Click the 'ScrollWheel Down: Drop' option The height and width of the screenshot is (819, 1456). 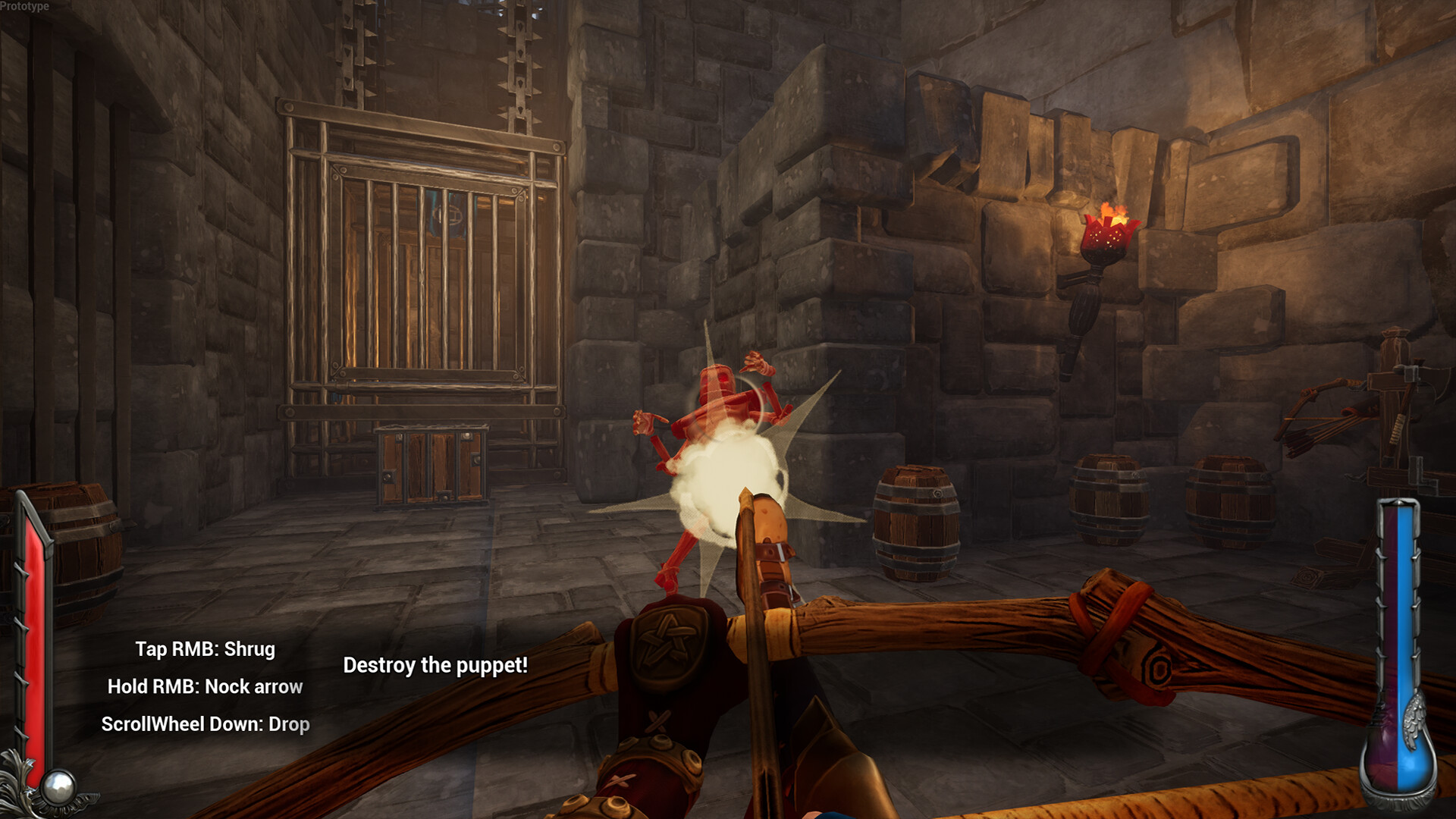206,724
